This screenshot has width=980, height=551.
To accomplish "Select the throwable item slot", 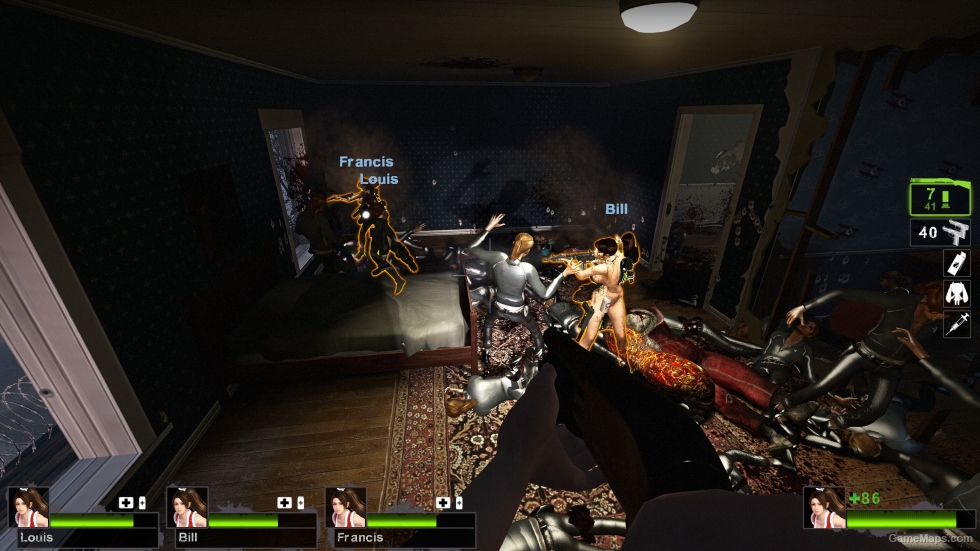I will click(956, 263).
